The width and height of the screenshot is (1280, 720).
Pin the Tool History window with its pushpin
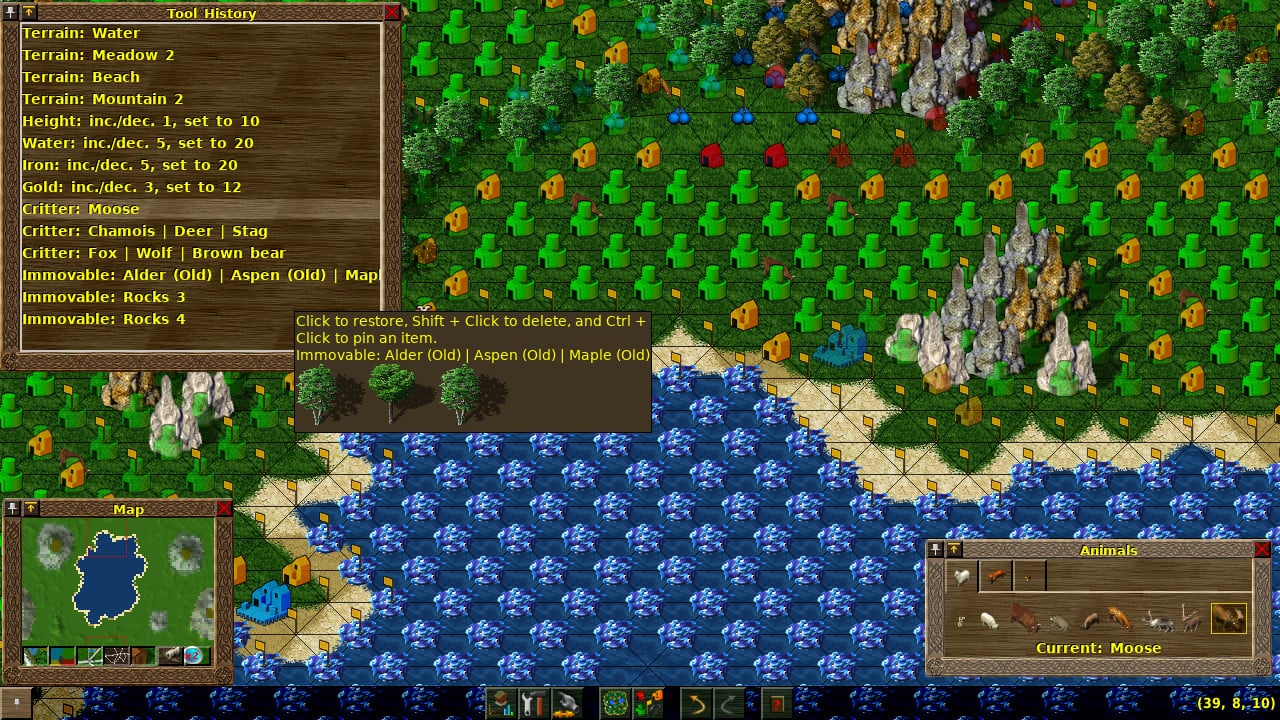(x=11, y=12)
